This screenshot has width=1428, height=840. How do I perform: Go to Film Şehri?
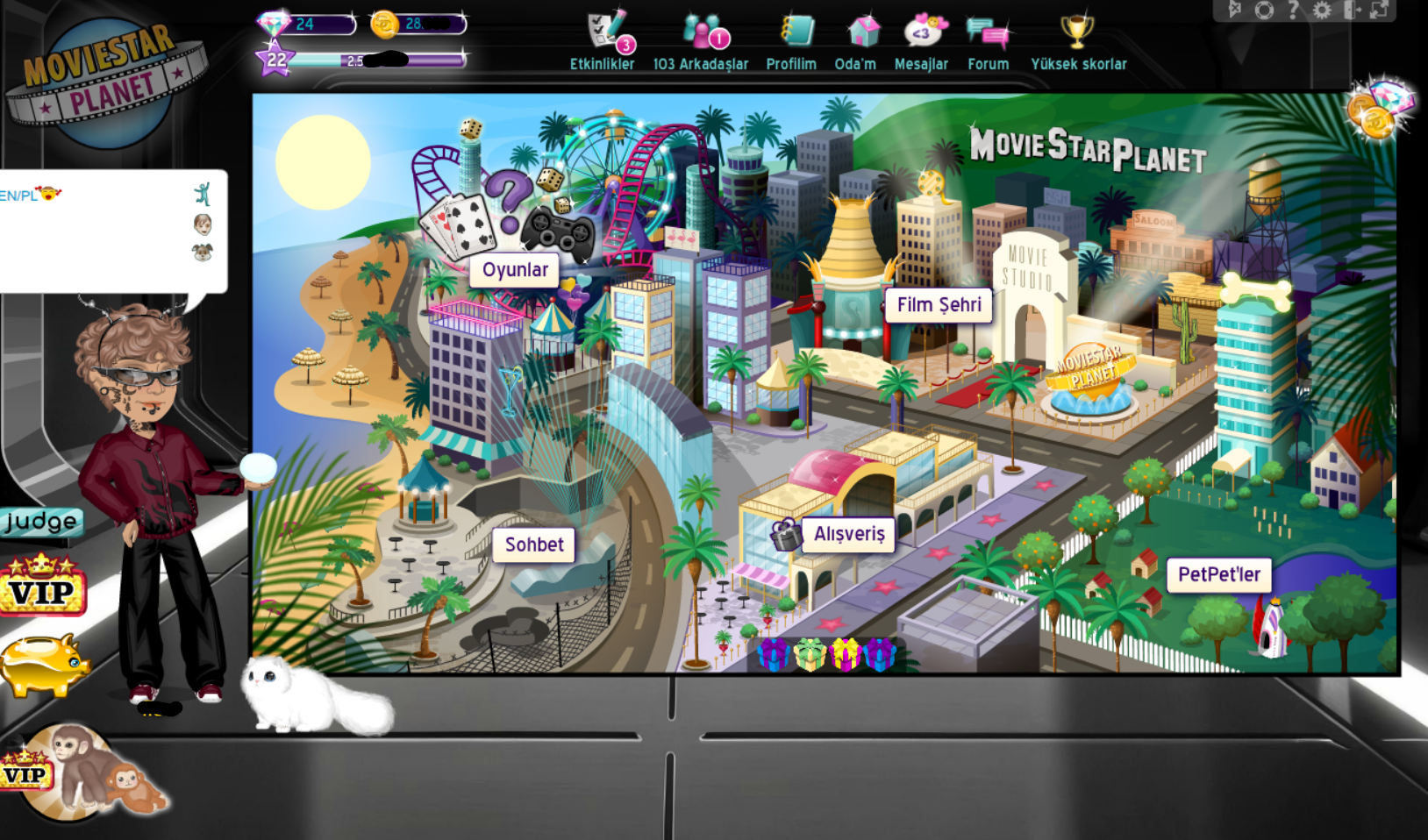click(x=939, y=305)
